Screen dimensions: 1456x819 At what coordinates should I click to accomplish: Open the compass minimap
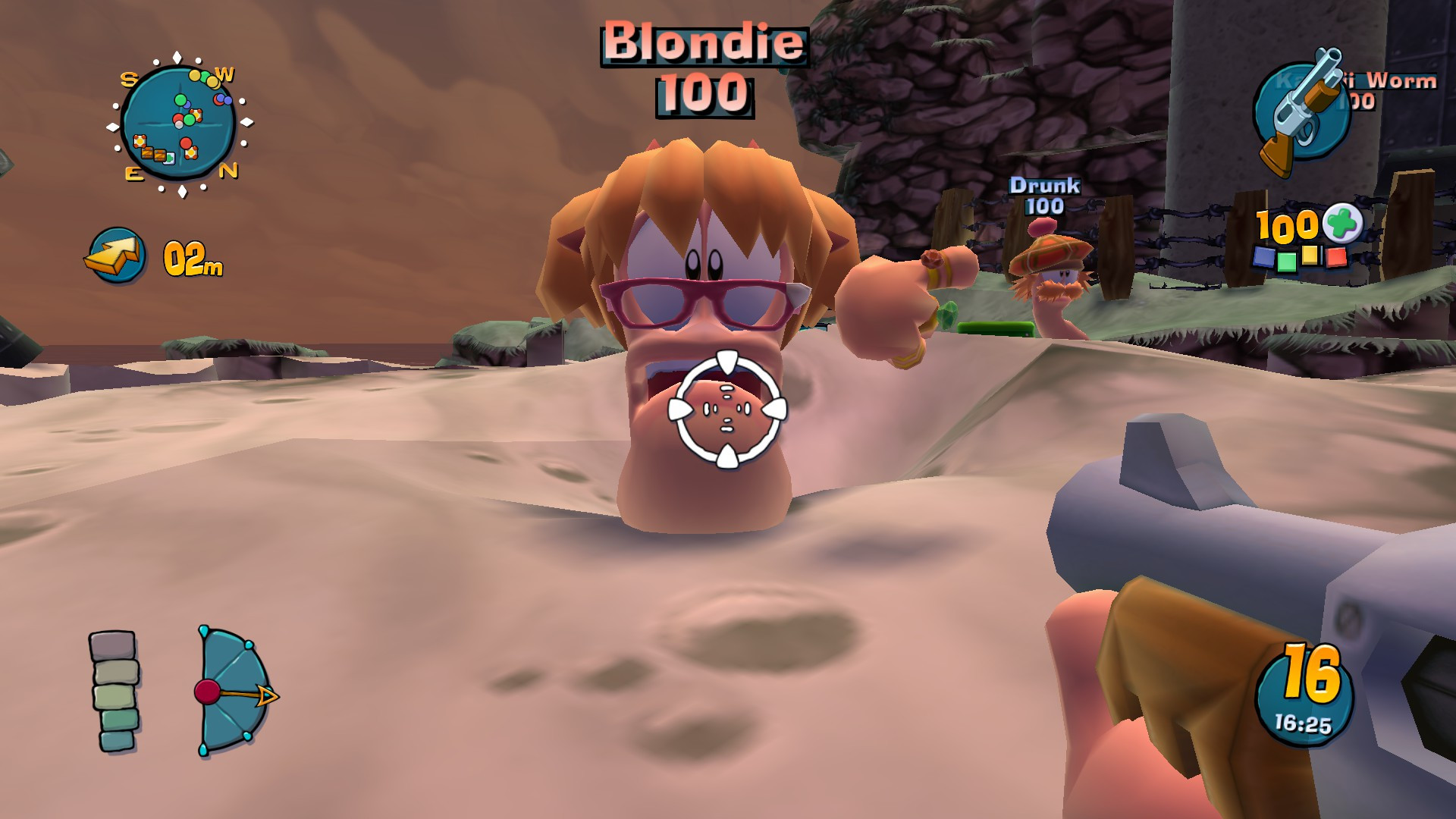[x=179, y=121]
